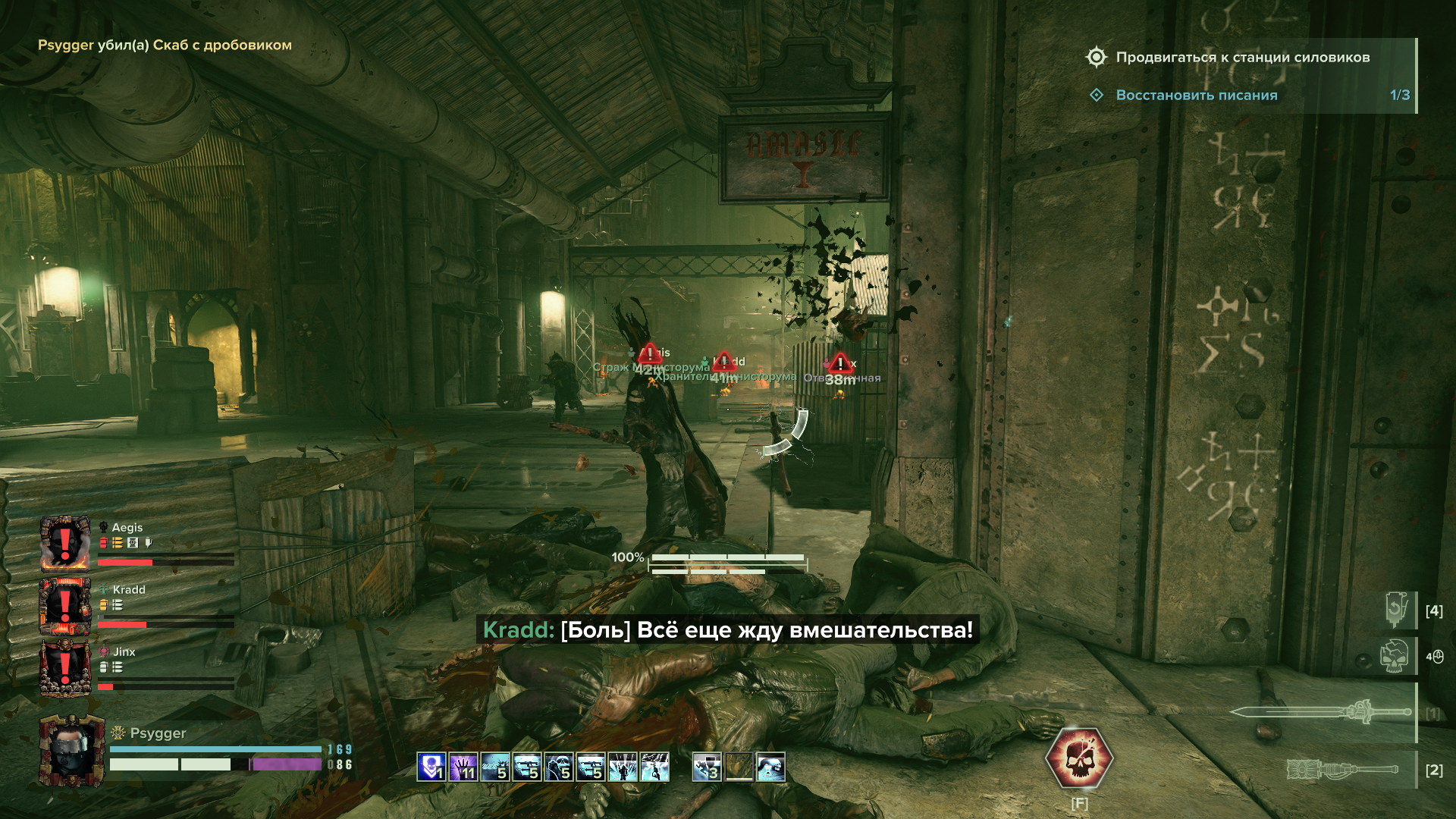Select the main objective about the enforcer station

click(x=1242, y=58)
